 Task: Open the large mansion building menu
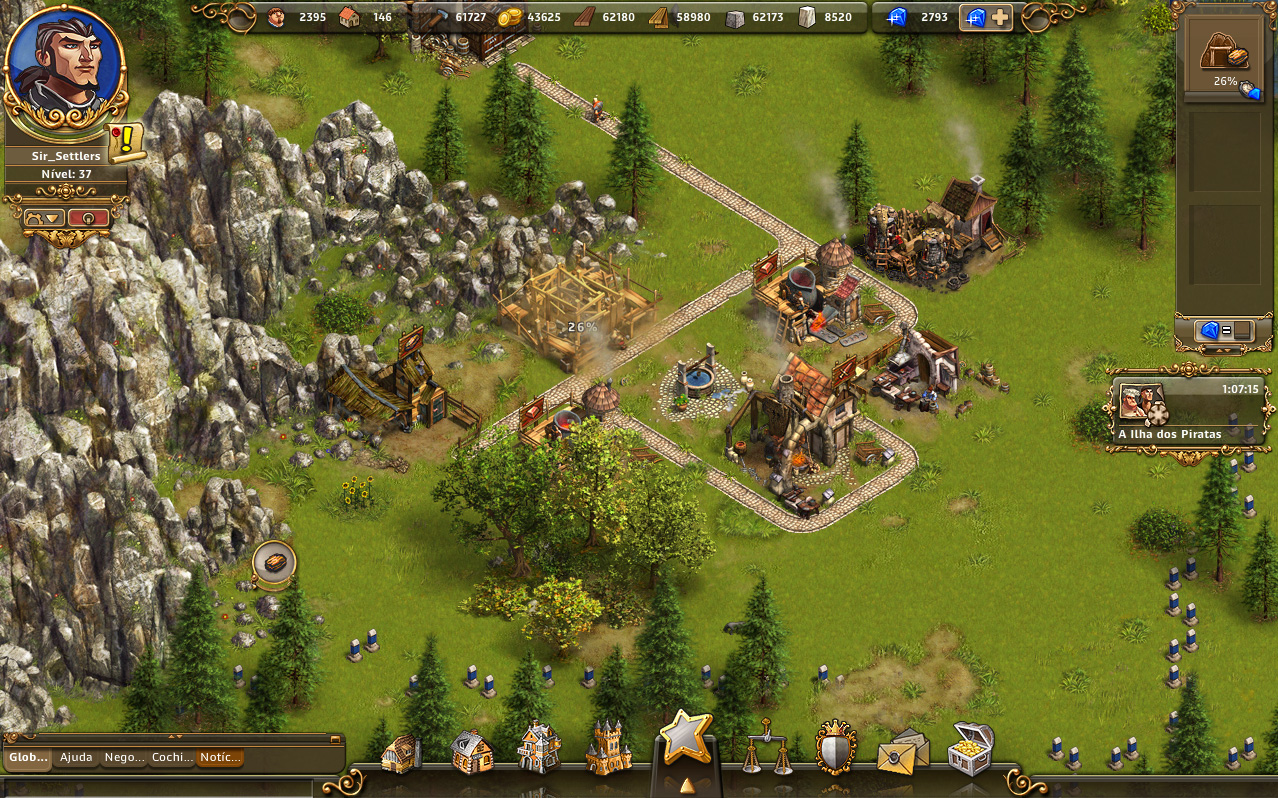[x=539, y=748]
